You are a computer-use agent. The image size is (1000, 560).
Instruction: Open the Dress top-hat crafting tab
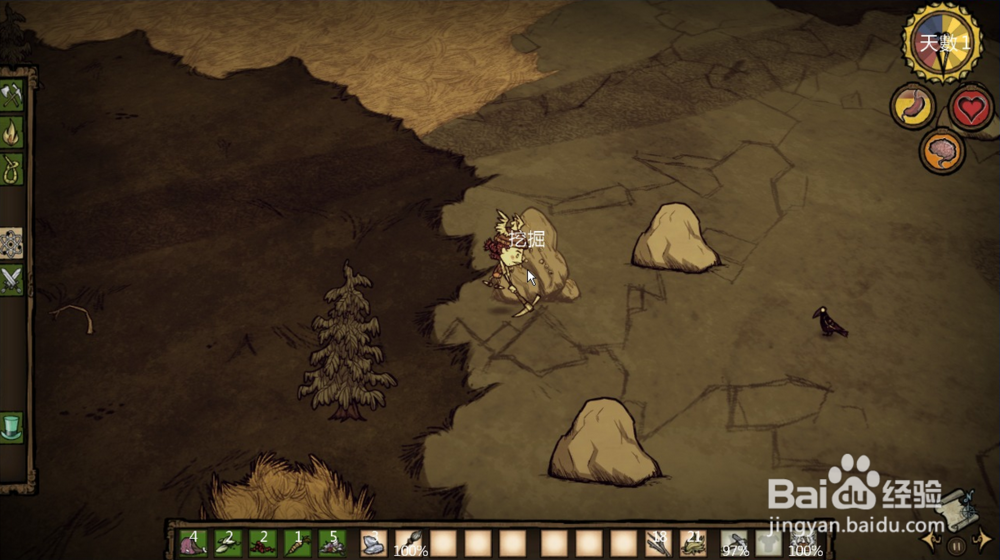click(x=12, y=427)
